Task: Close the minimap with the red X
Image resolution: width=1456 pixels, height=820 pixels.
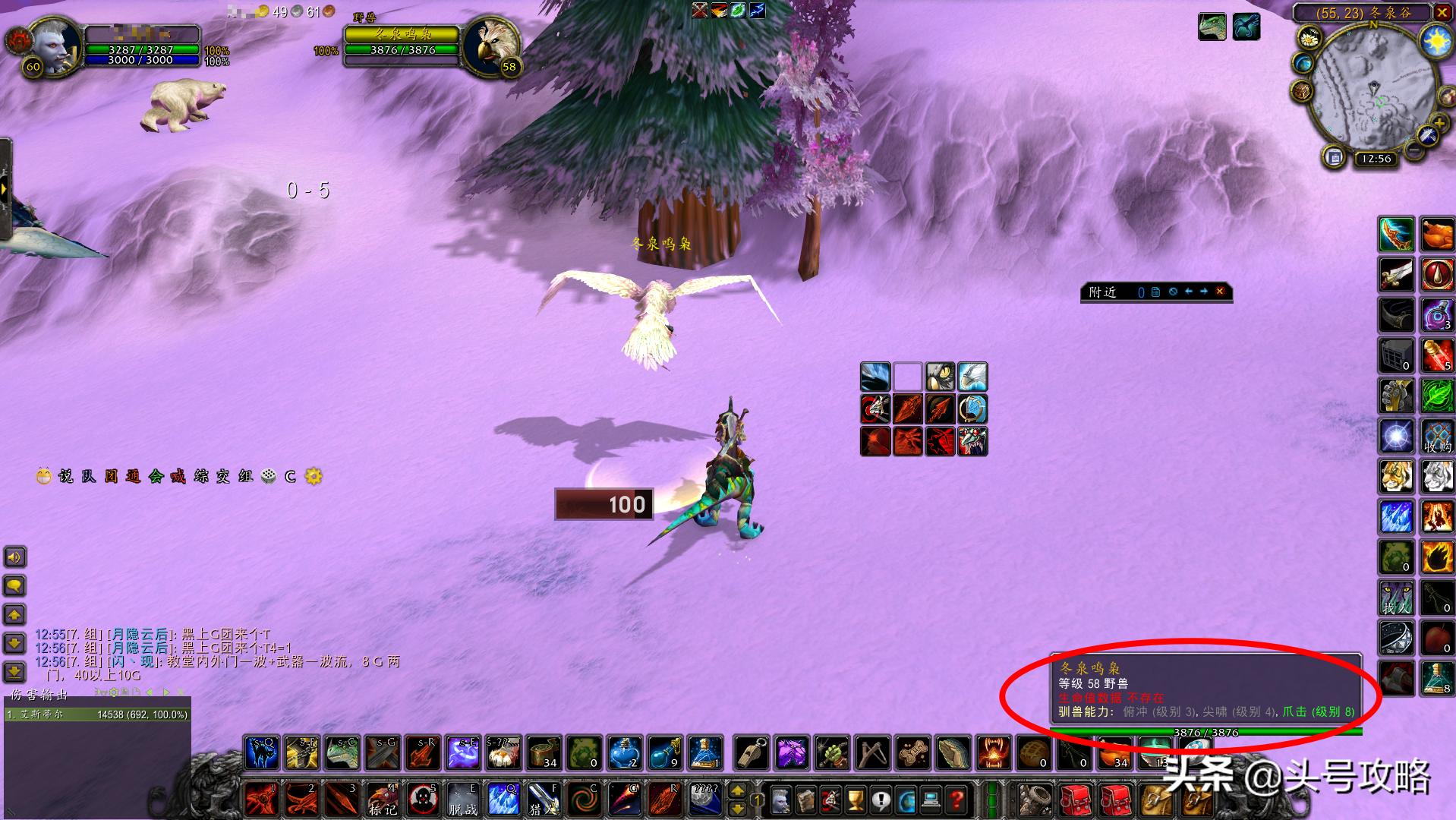Action: (1442, 12)
